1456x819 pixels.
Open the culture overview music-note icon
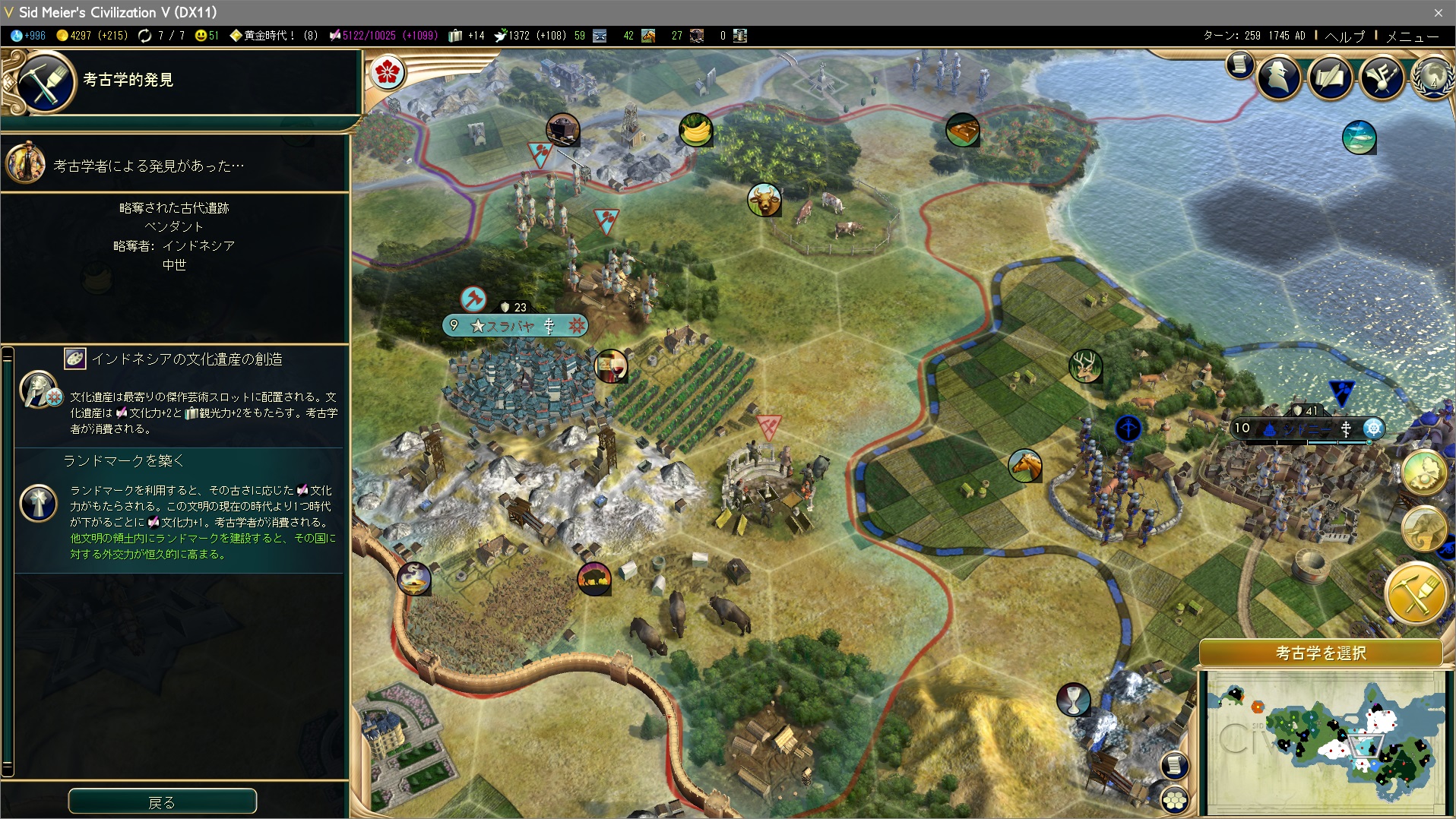1382,77
